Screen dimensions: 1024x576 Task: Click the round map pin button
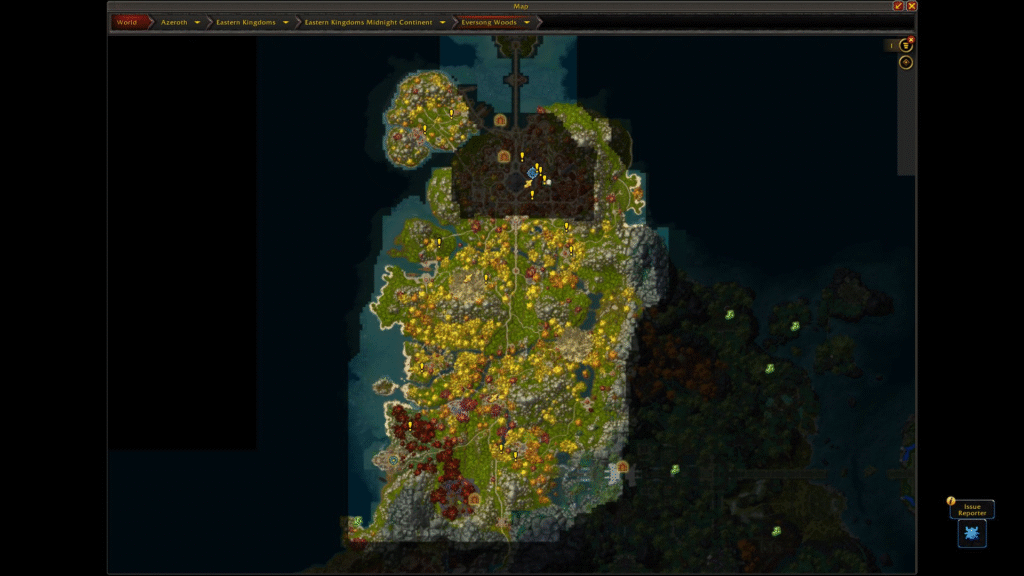(906, 62)
